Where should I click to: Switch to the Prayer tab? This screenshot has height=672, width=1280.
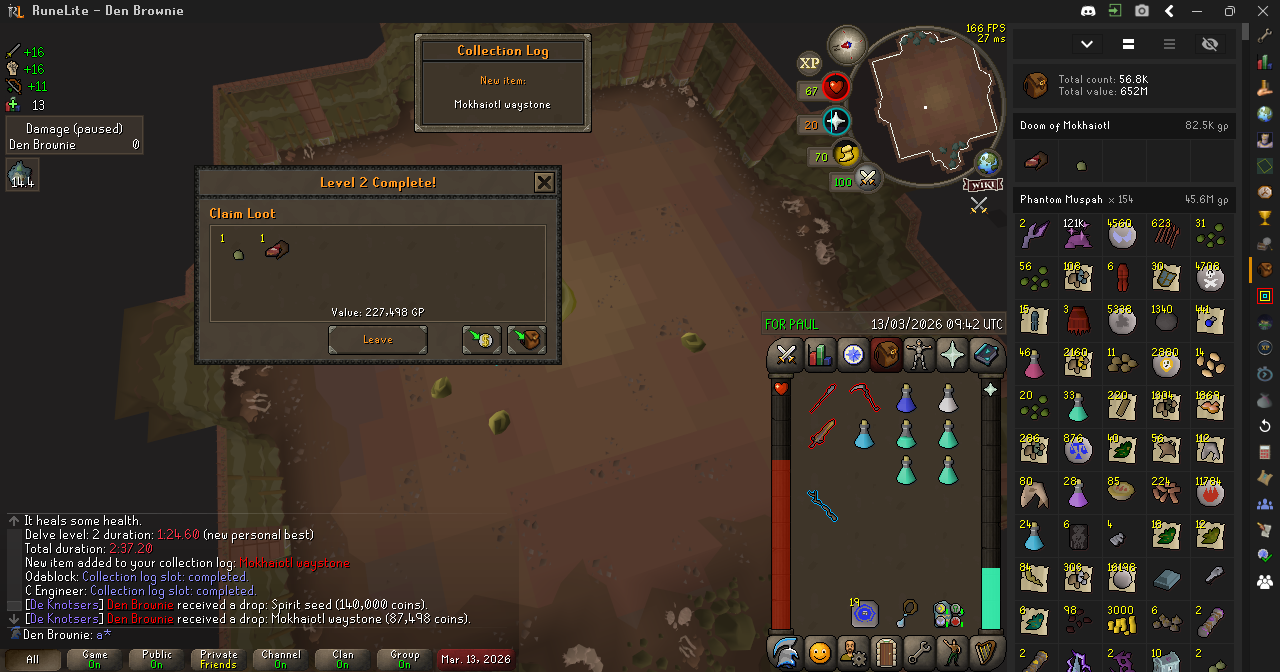tap(952, 355)
